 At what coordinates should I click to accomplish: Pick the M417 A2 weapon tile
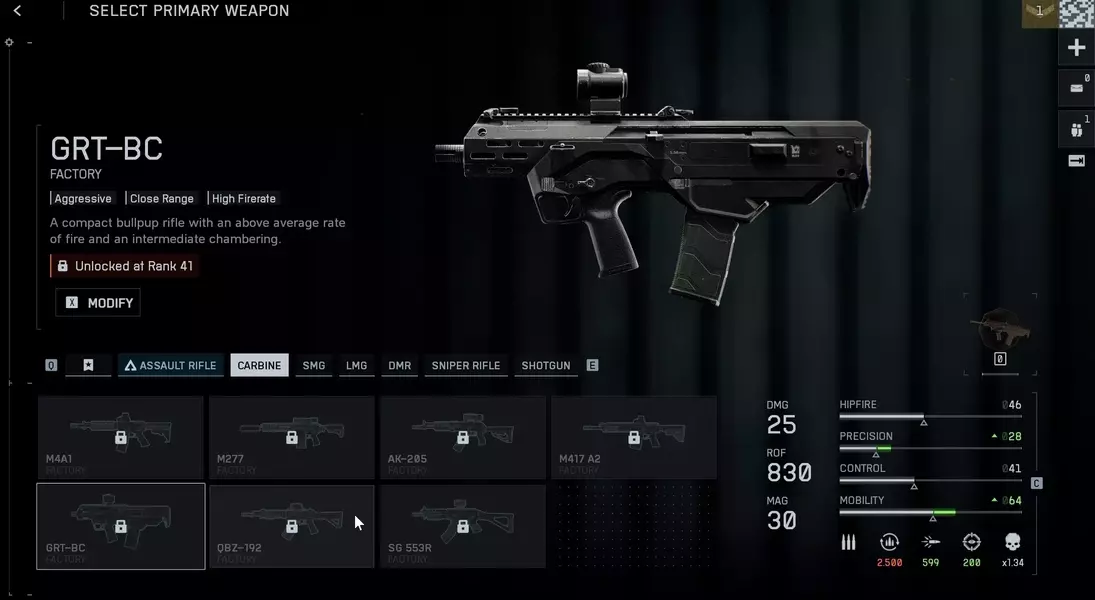(634, 437)
